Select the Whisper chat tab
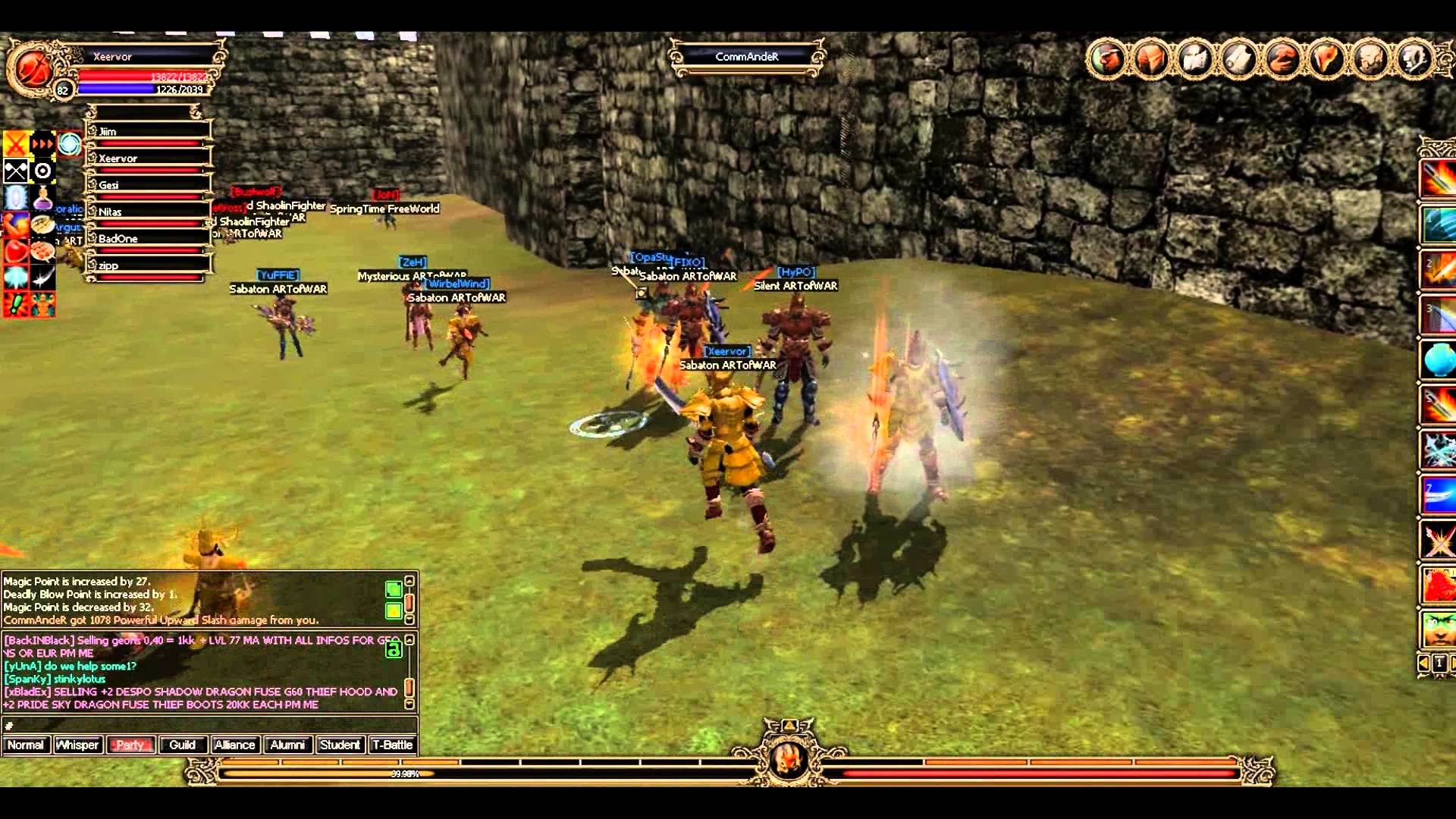This screenshot has height=819, width=1456. 77,745
